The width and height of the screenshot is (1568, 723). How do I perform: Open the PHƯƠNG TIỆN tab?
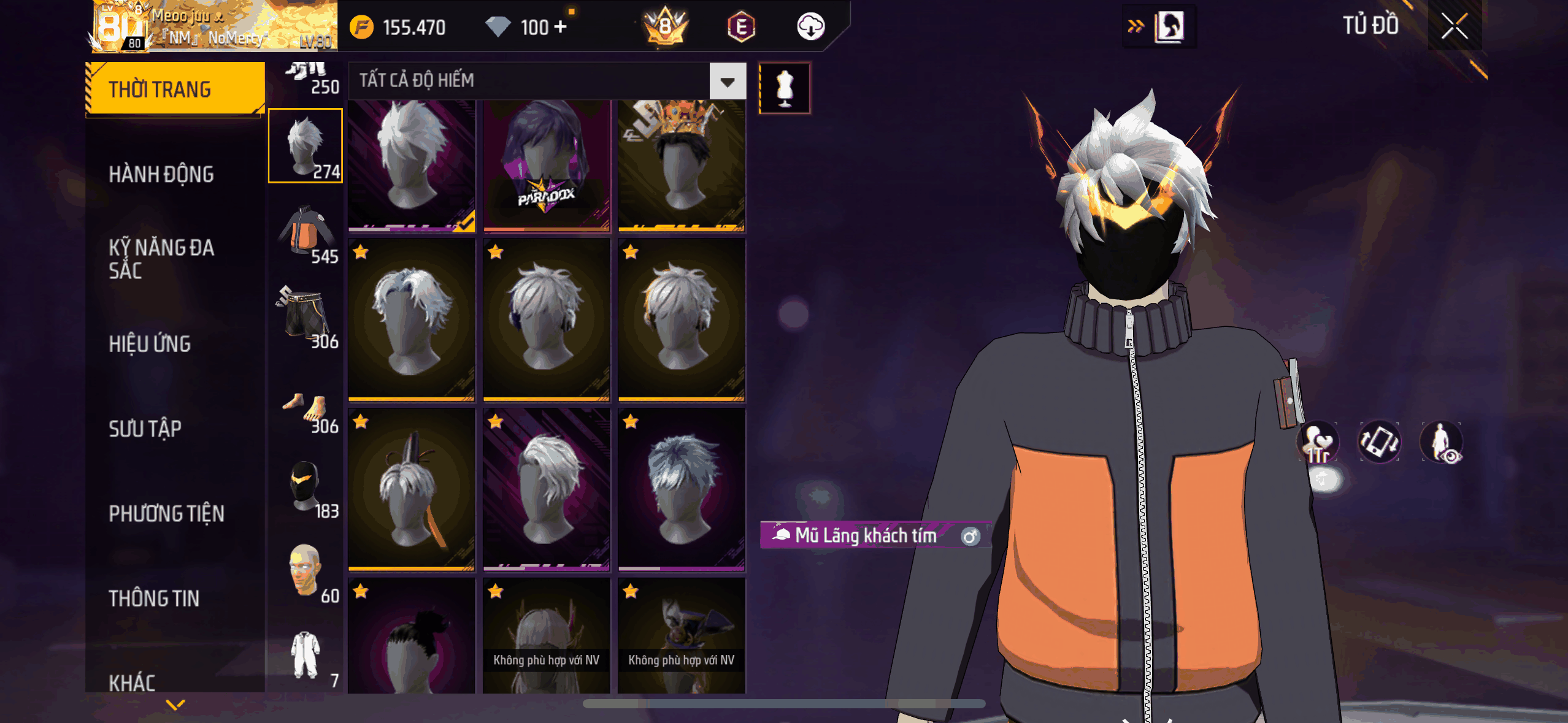click(166, 513)
